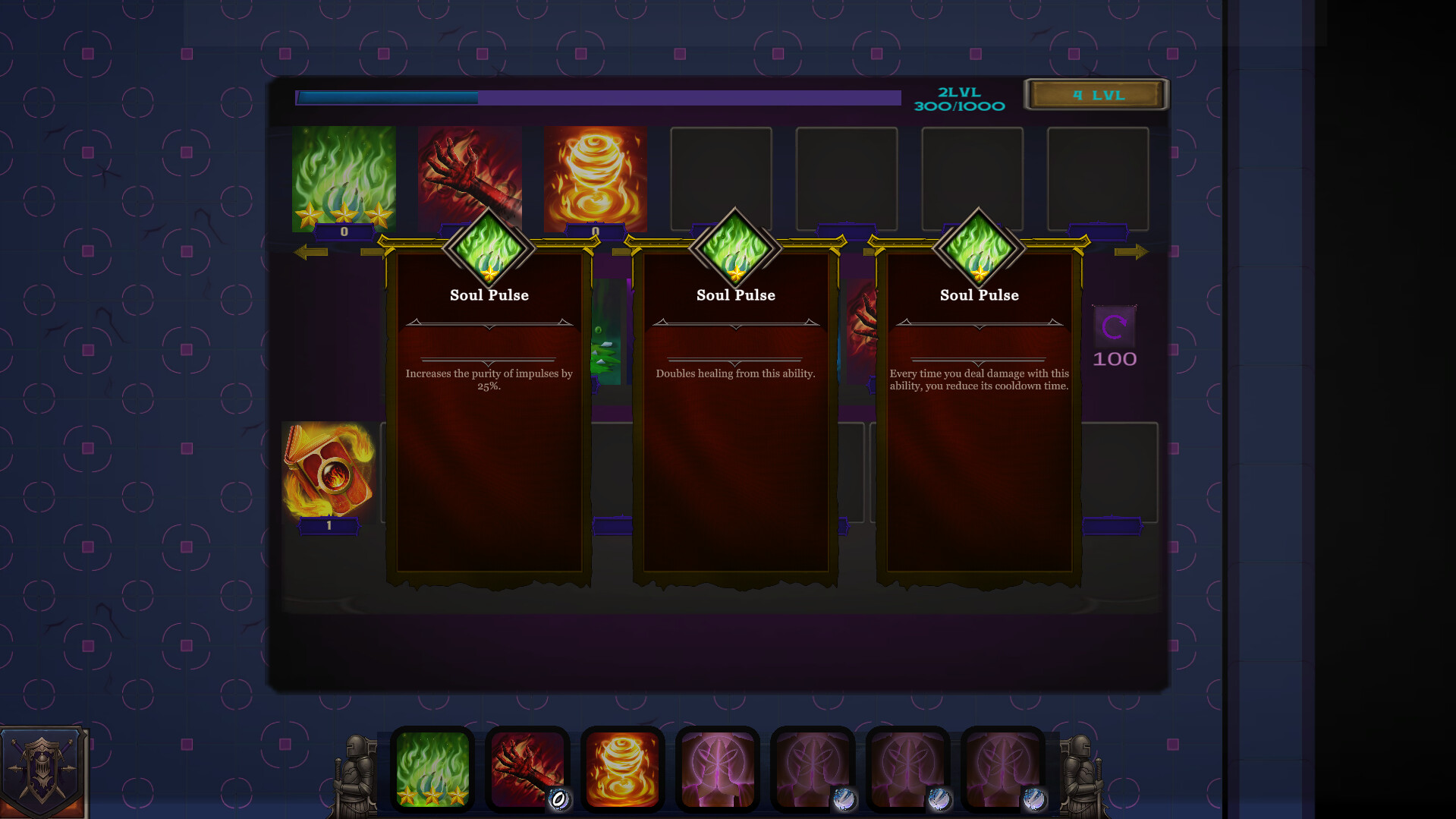Screen dimensions: 1456x819
Task: Click a locked pink ability icon in the hotbar
Action: point(717,770)
